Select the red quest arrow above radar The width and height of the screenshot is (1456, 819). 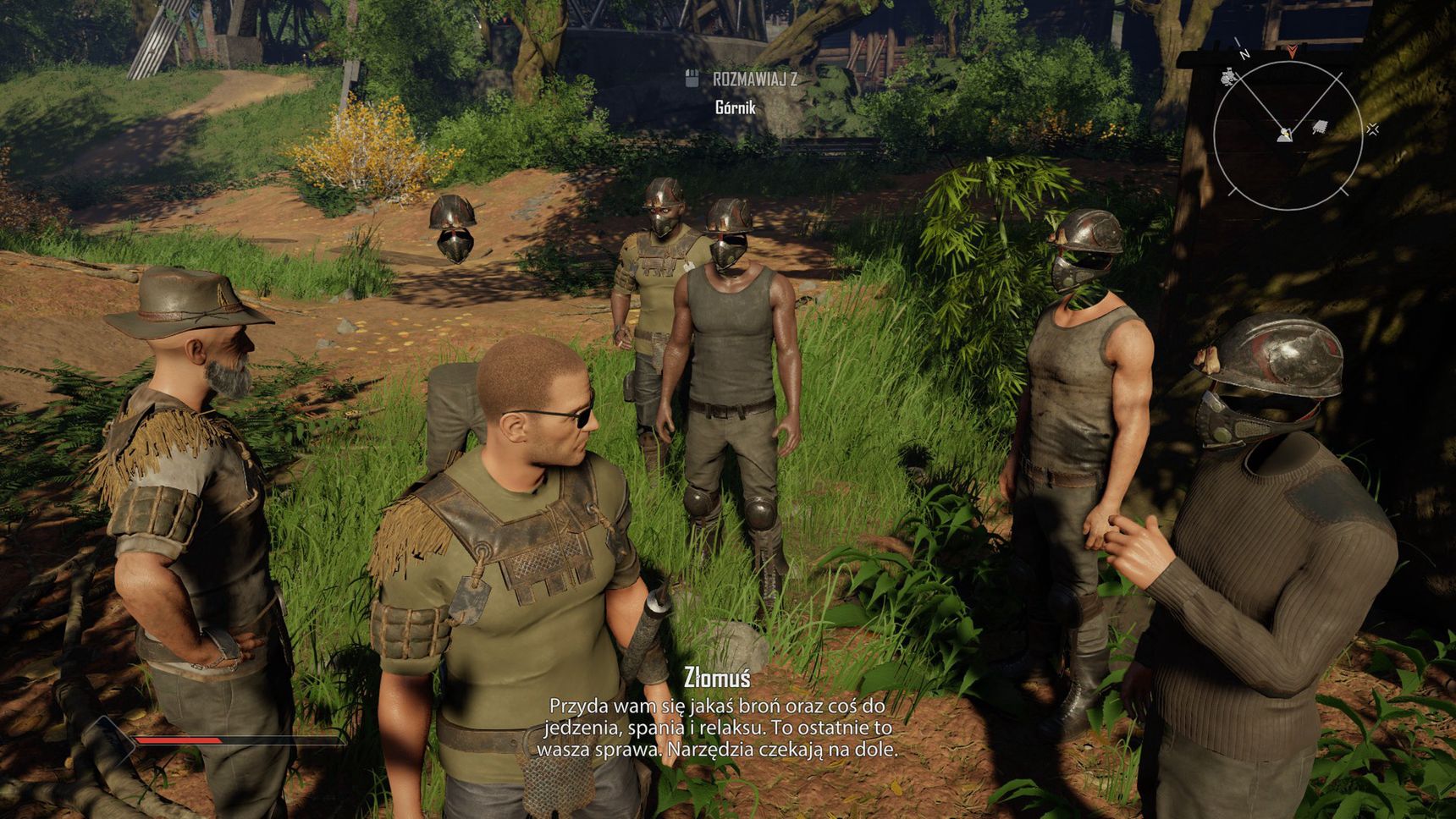click(x=1292, y=52)
